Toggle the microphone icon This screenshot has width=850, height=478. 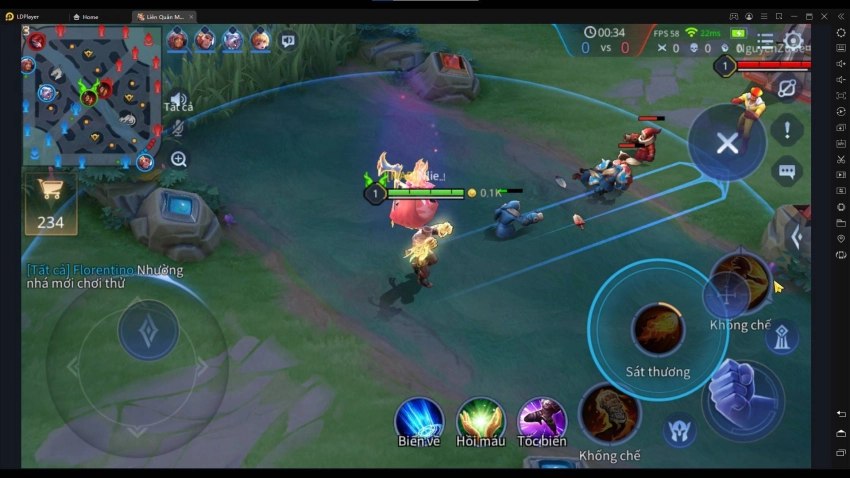coord(178,128)
